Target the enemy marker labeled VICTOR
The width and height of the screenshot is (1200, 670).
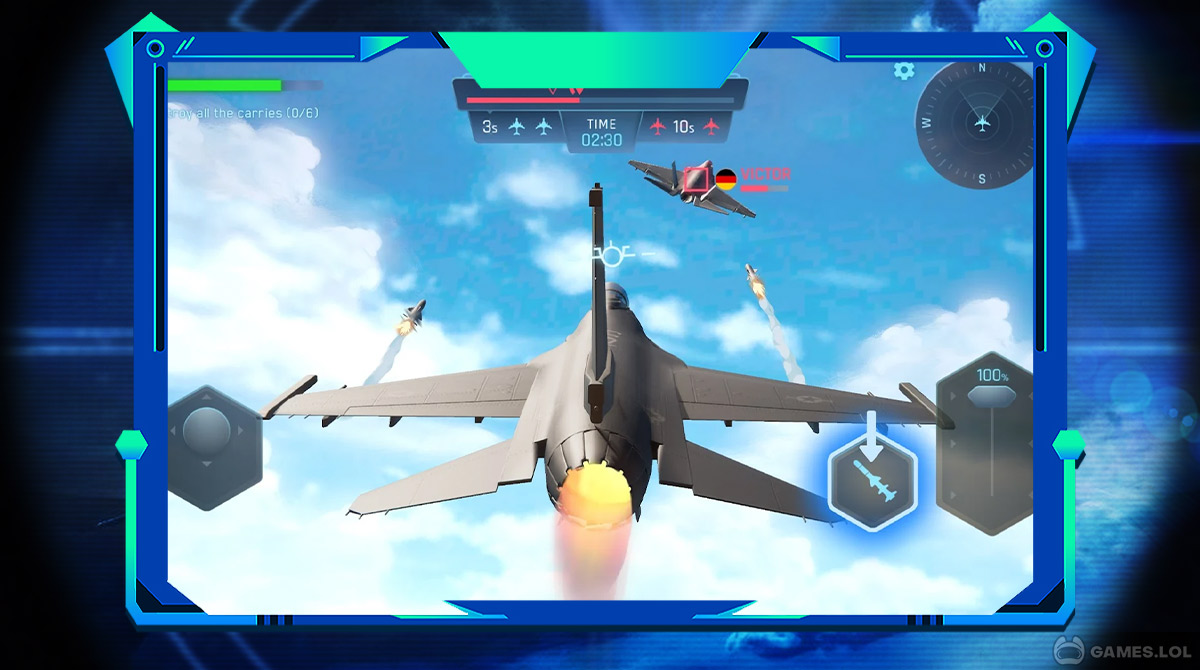click(698, 179)
